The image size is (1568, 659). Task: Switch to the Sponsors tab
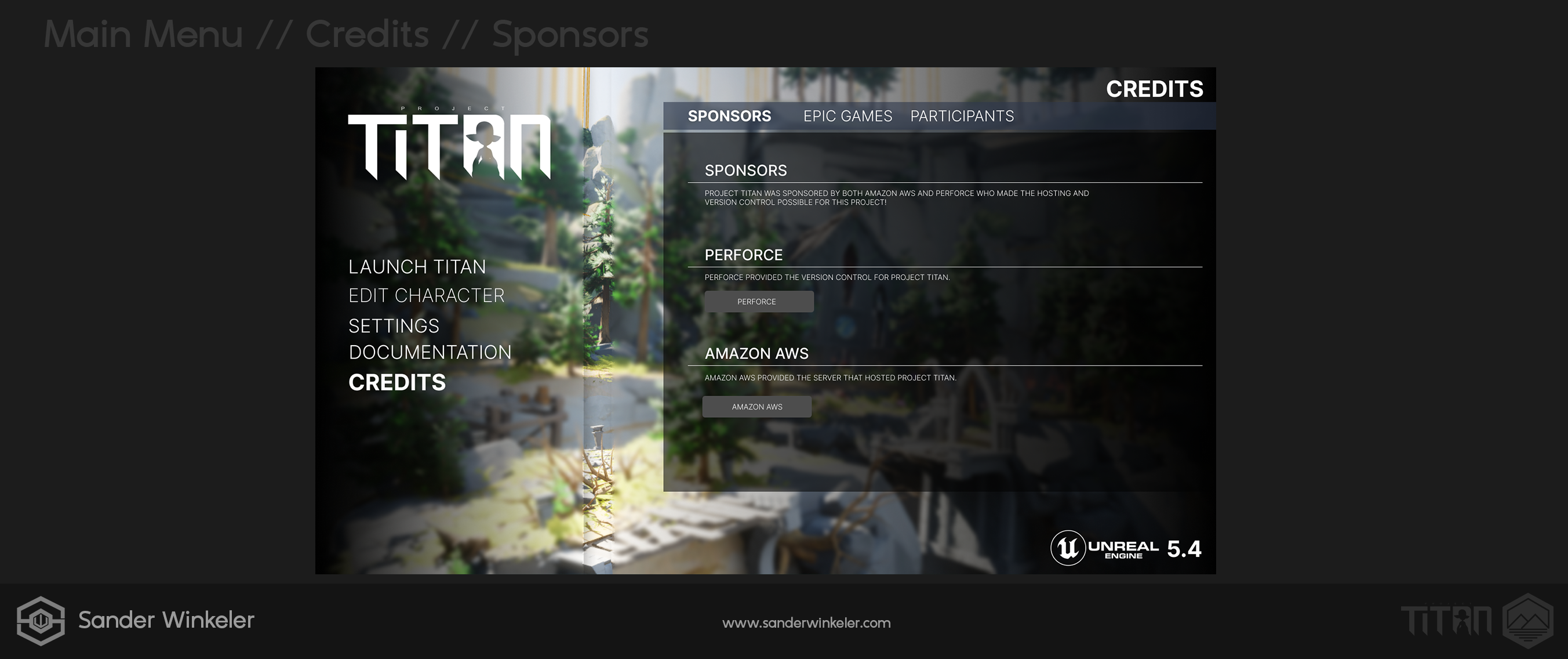[x=729, y=115]
